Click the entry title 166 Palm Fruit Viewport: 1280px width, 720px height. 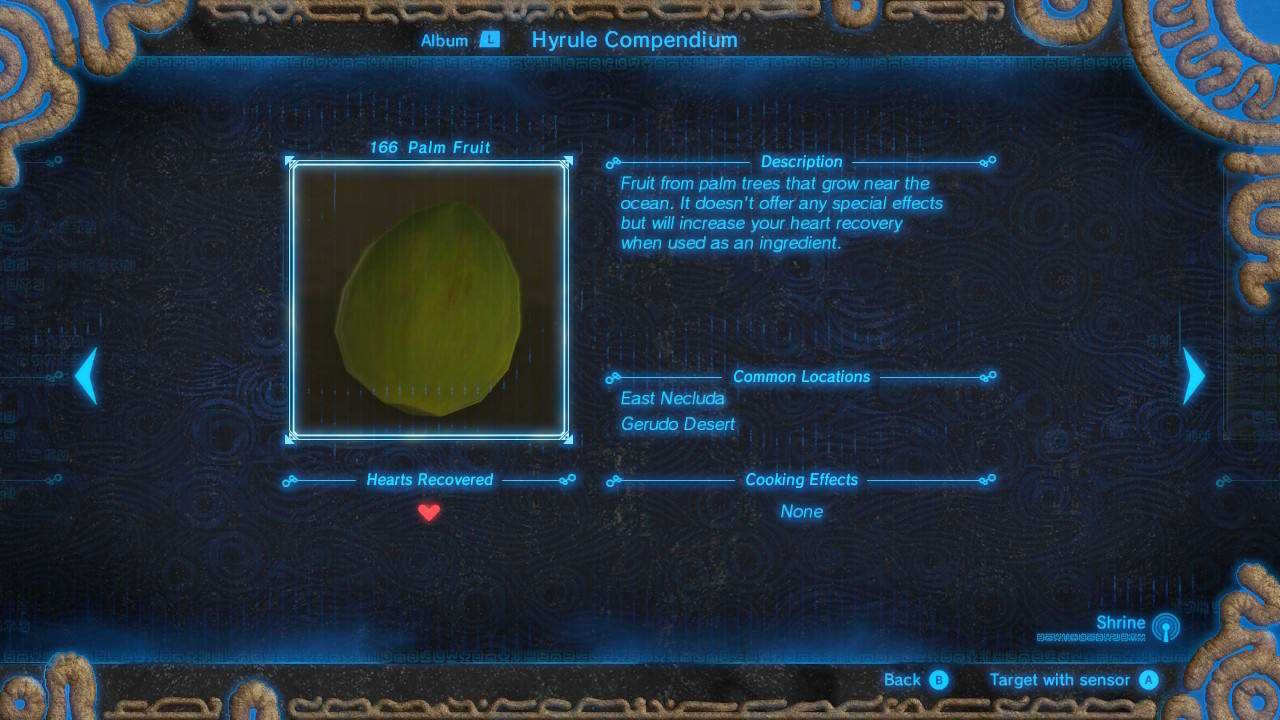(430, 147)
